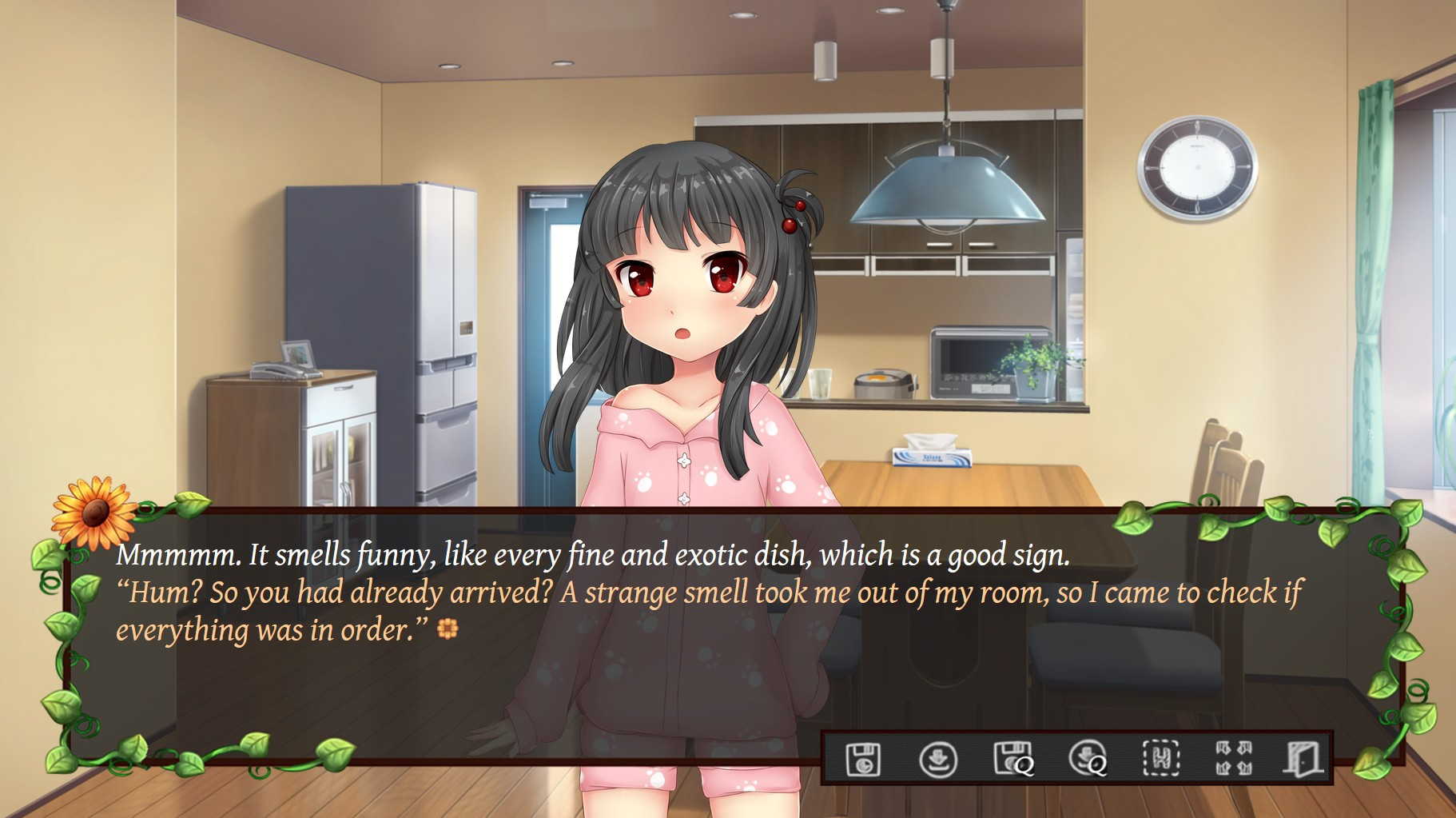Quick load with the arrow Q icon

click(x=1088, y=758)
